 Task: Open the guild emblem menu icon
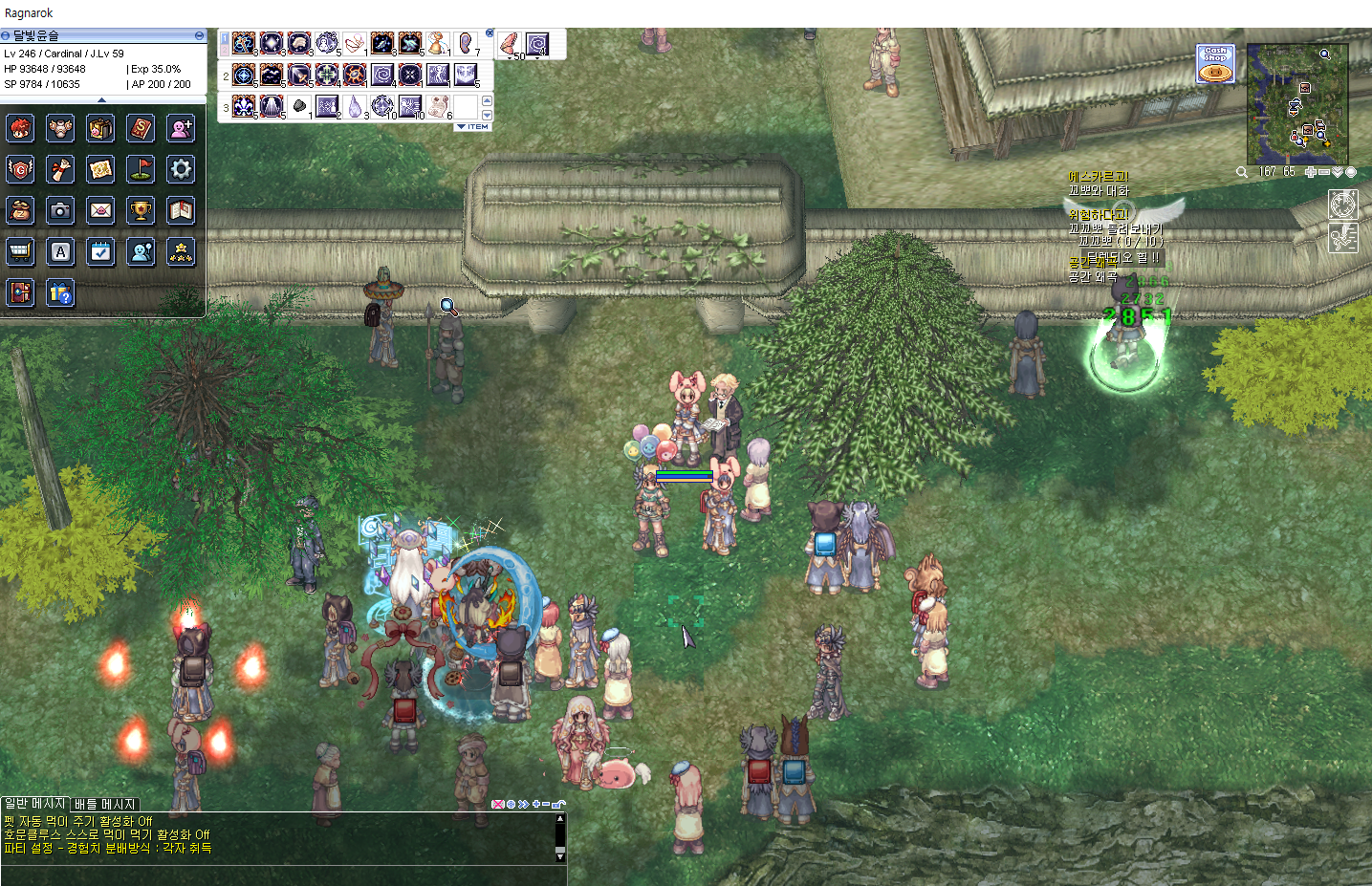coord(20,169)
